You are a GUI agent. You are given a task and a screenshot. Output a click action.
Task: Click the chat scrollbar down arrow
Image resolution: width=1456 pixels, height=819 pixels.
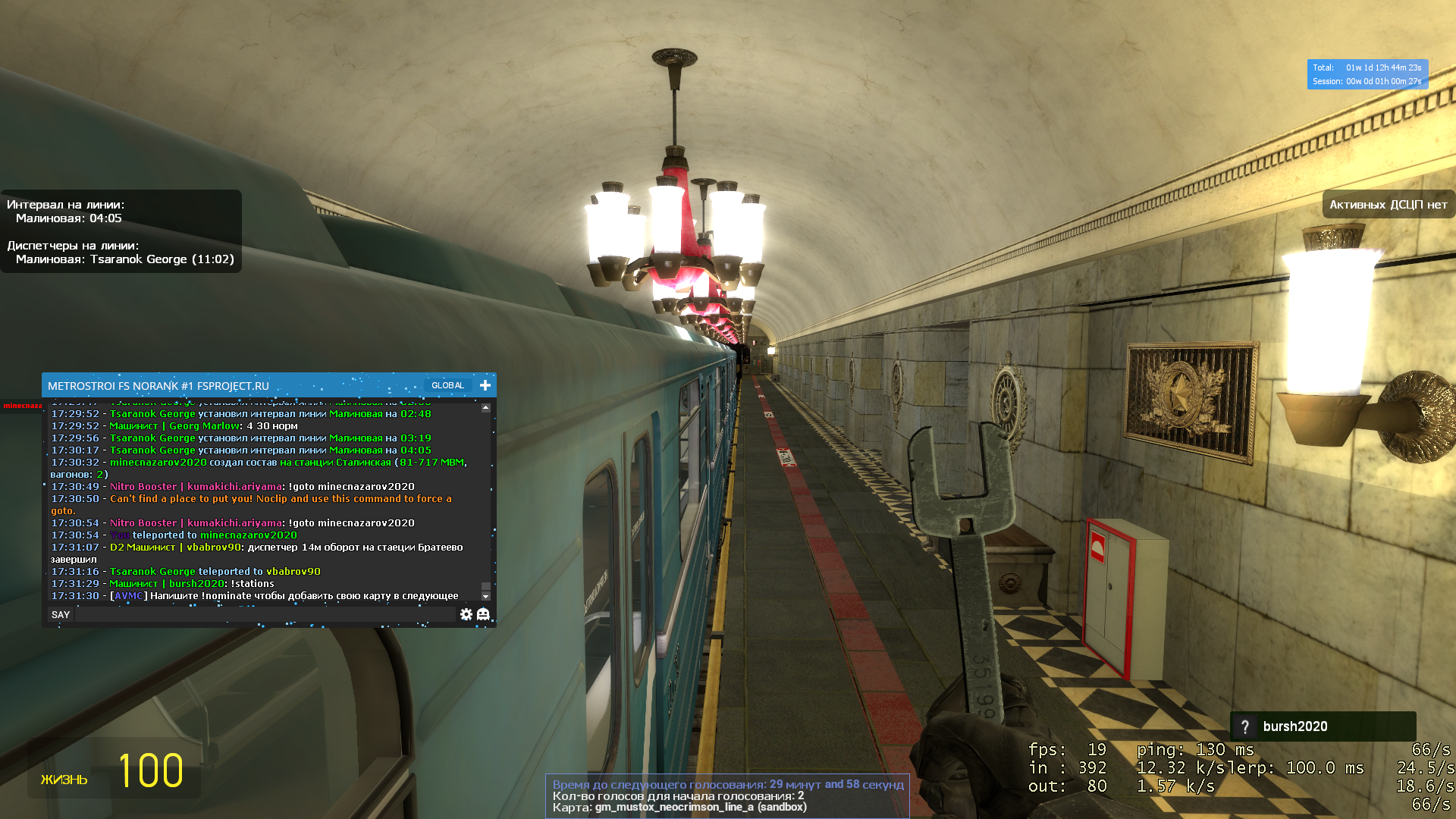point(485,596)
